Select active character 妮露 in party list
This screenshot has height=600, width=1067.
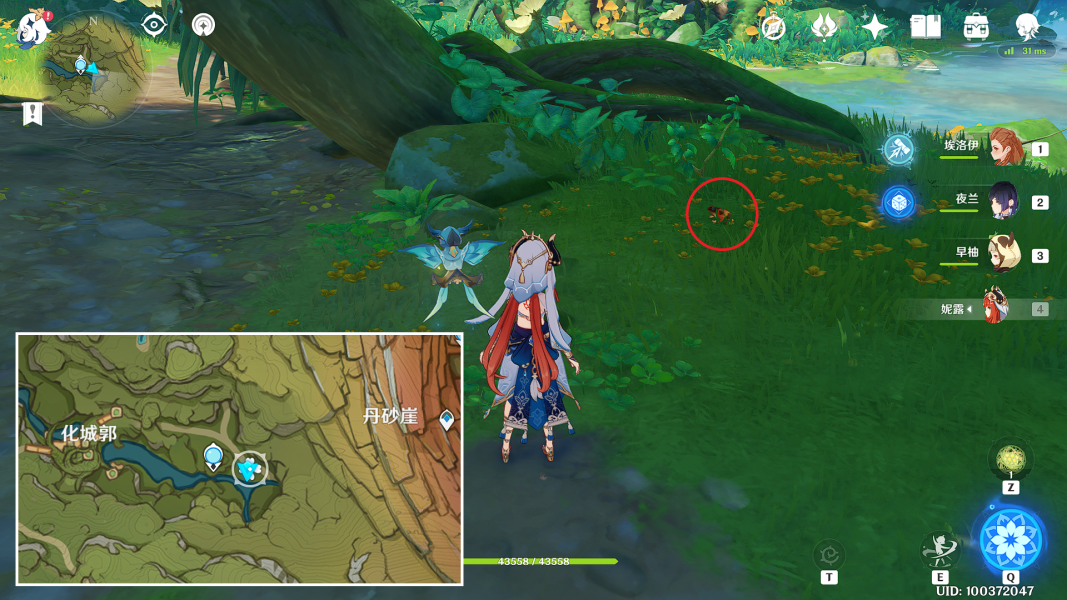995,308
